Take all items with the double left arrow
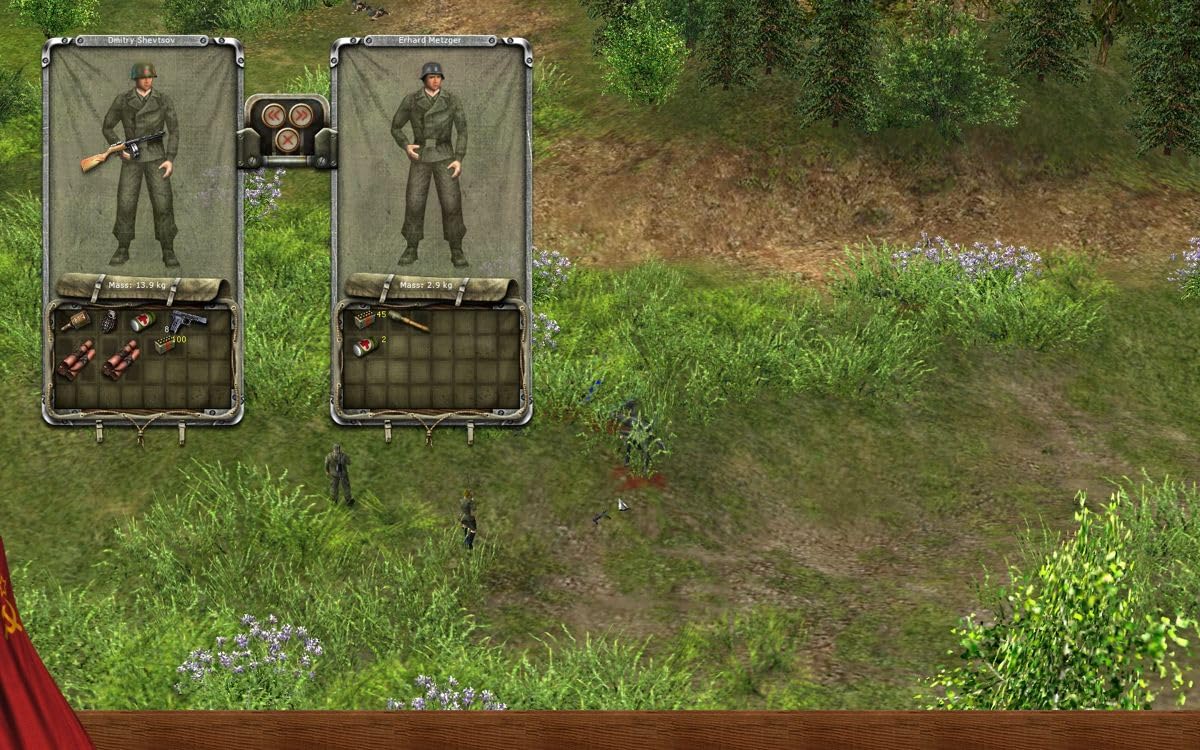This screenshot has width=1200, height=750. 272,117
